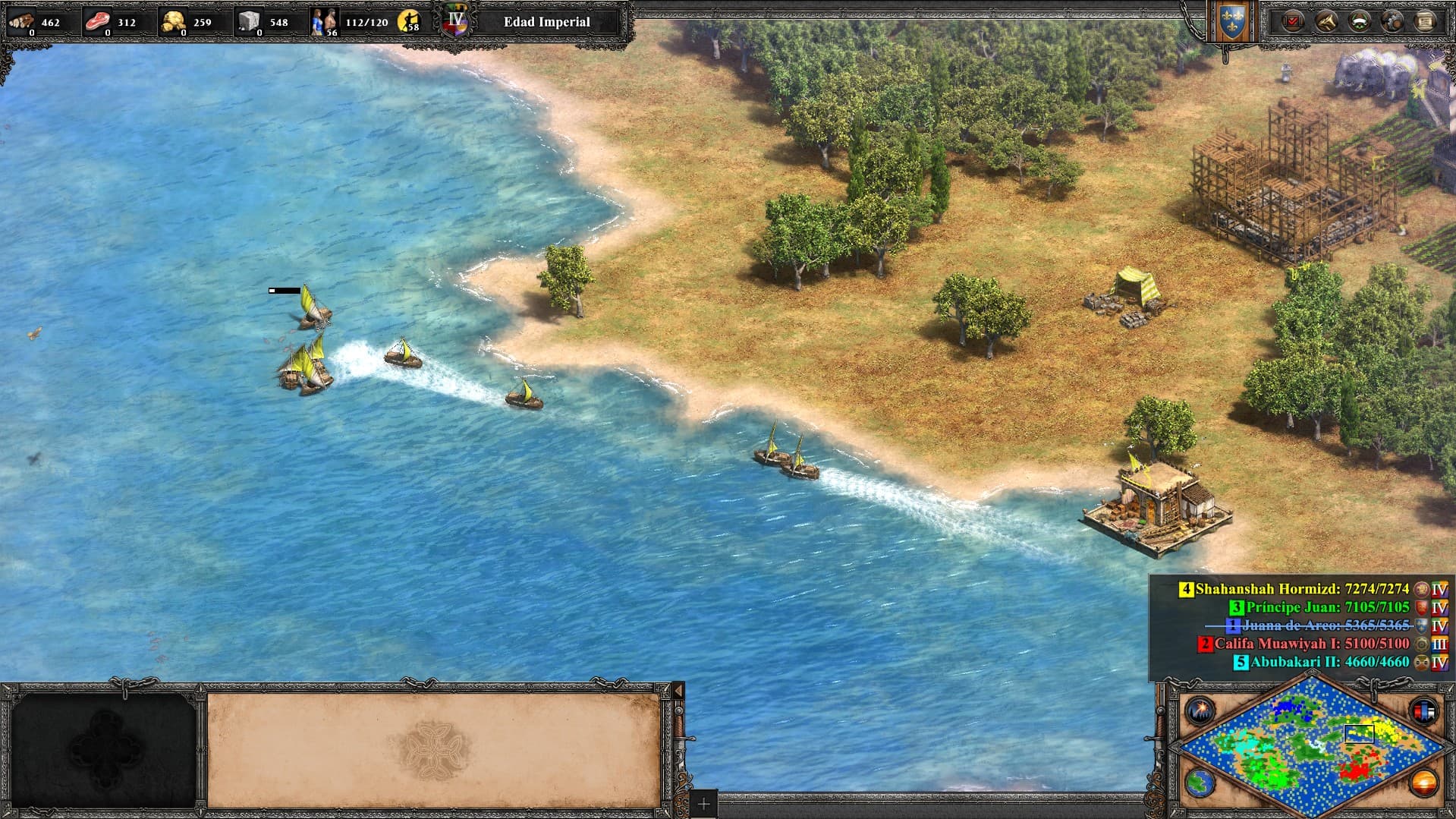Image resolution: width=1456 pixels, height=819 pixels.
Task: Click the minimap to move the camera
Action: pos(1313,742)
